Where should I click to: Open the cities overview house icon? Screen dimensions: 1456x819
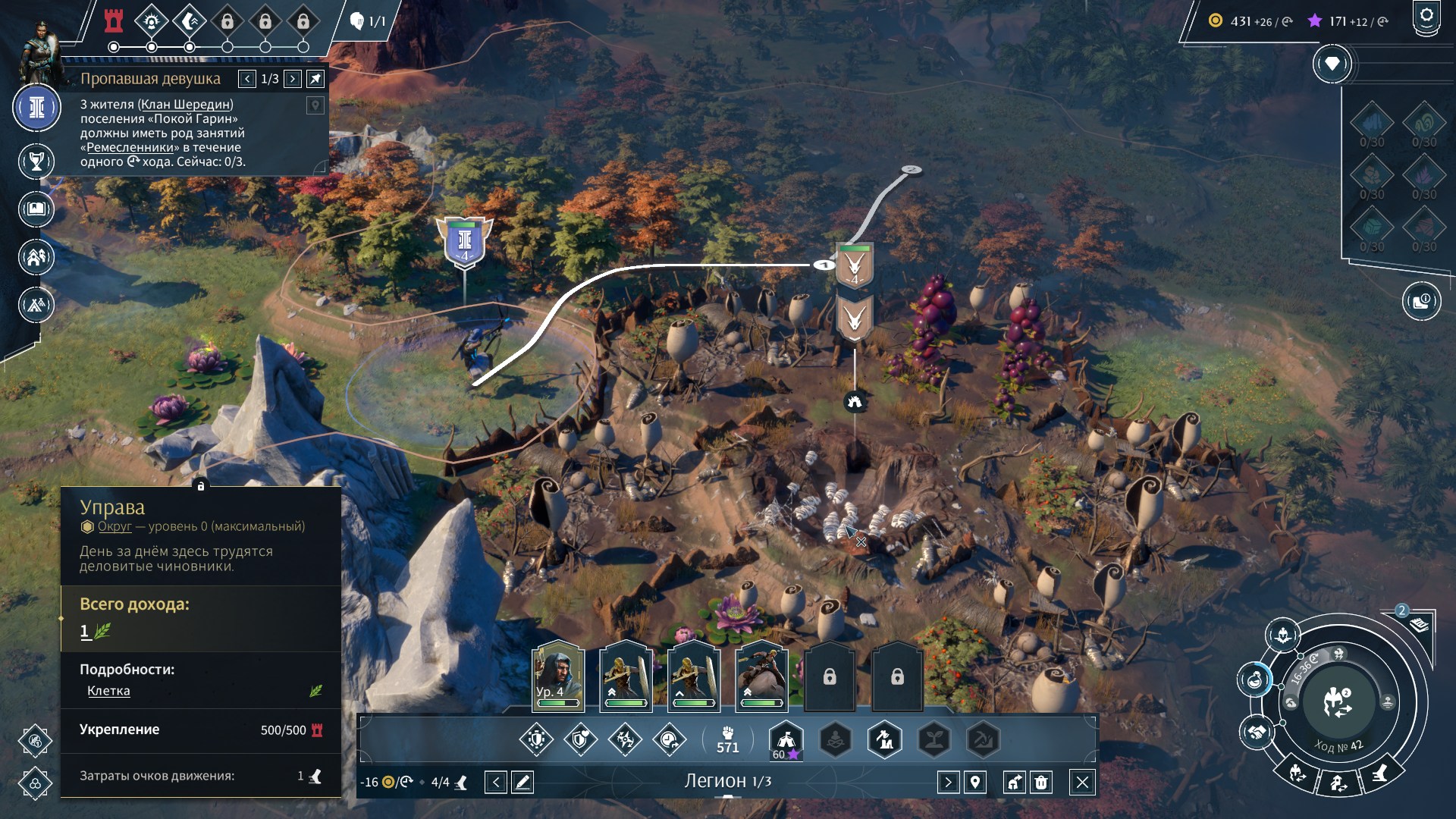pyautogui.click(x=36, y=258)
